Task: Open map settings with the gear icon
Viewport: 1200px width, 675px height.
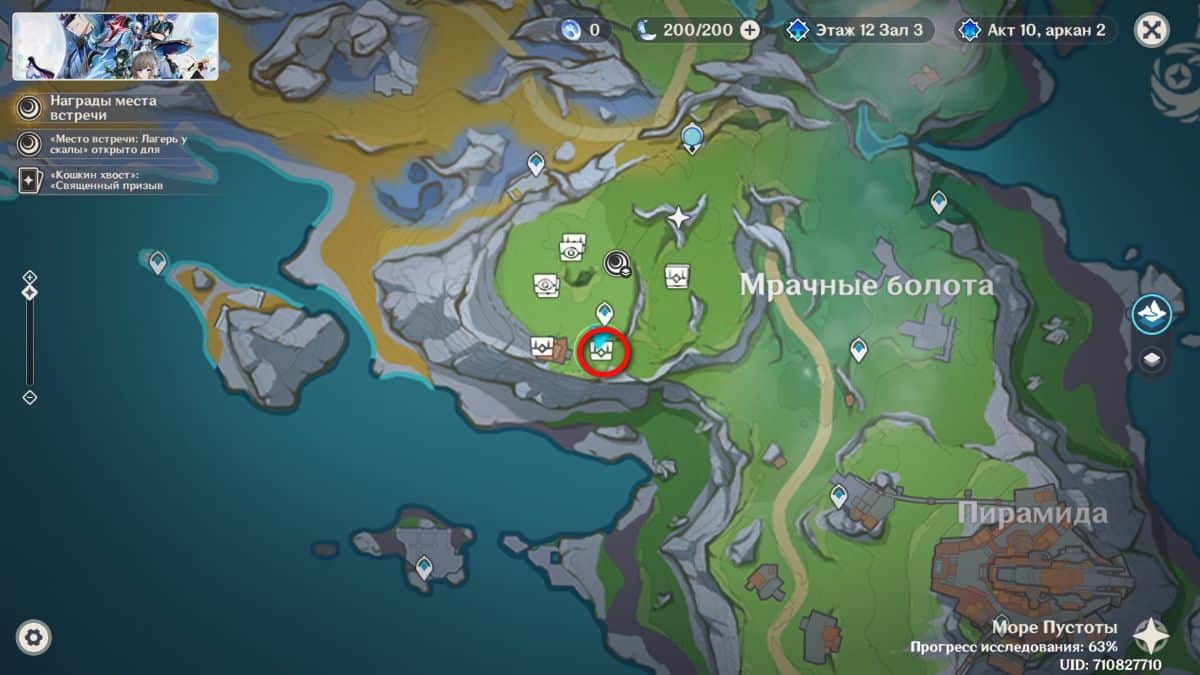Action: click(34, 637)
